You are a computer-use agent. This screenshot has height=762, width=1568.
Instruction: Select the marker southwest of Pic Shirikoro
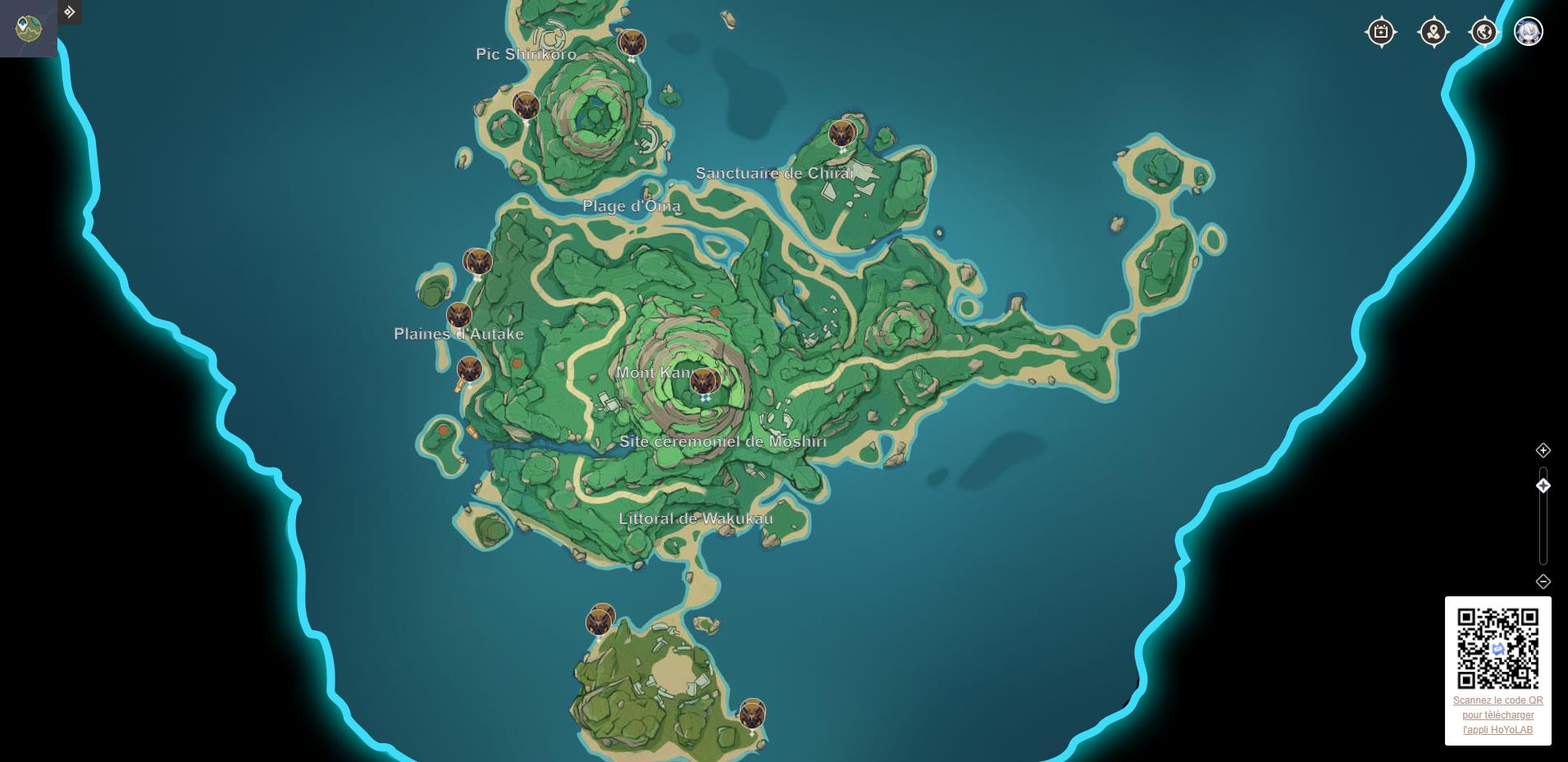pyautogui.click(x=525, y=107)
